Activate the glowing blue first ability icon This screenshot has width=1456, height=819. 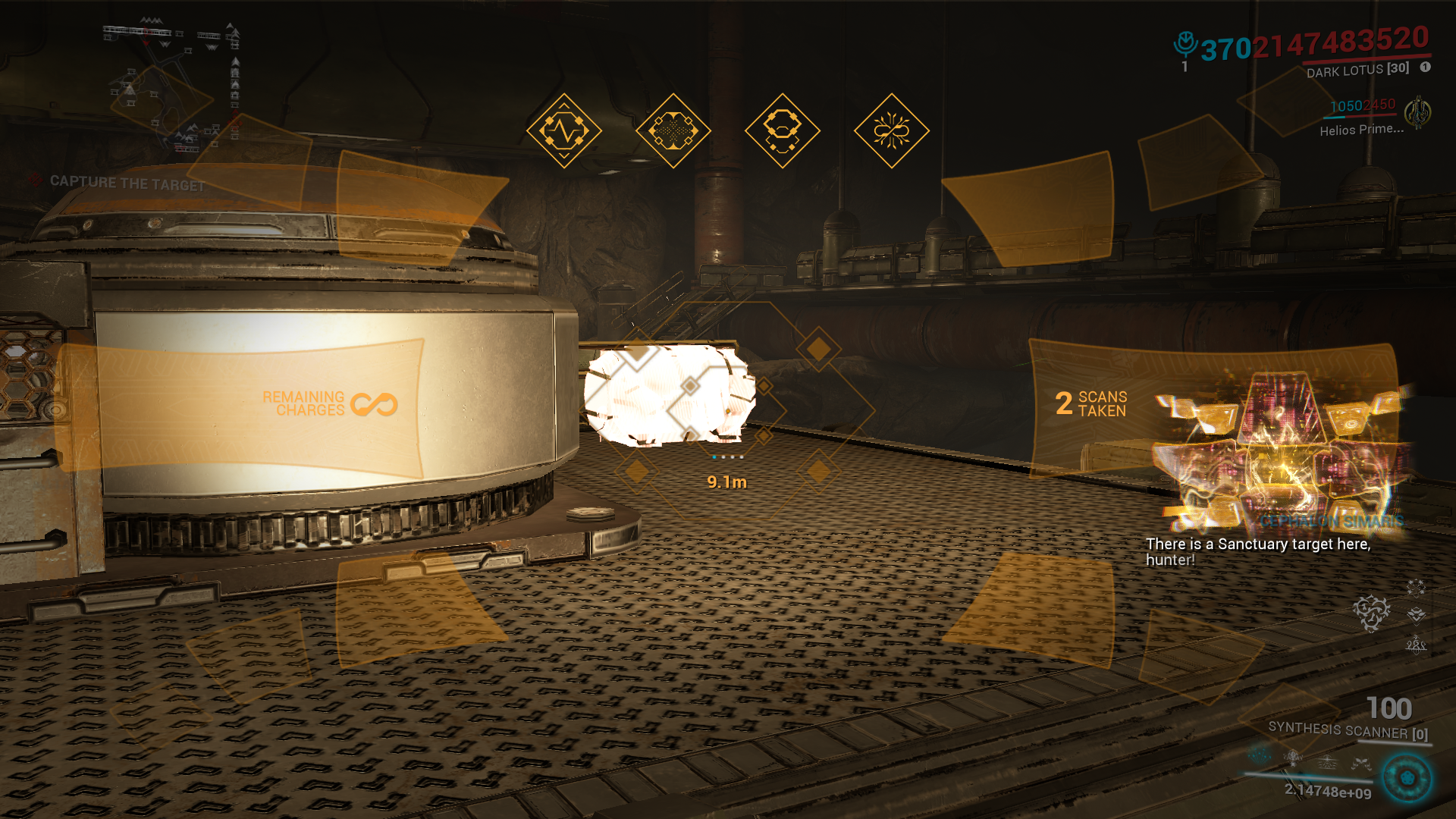[1260, 755]
